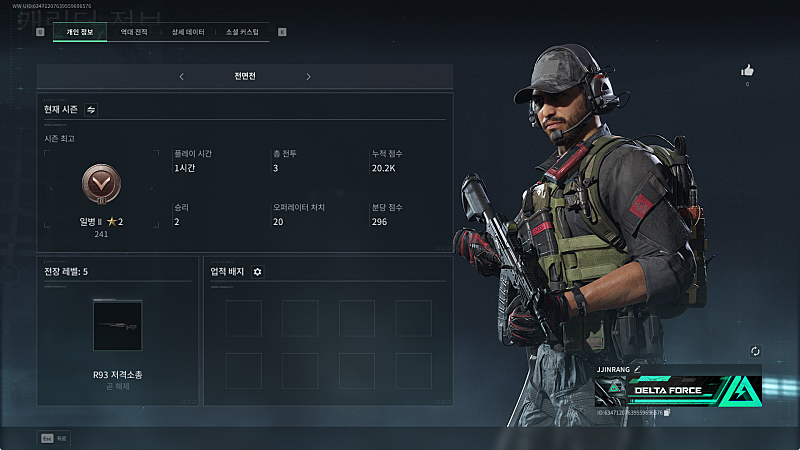Select the R93 sniper rifle thumbnail
Screen dimensions: 800x450
click(119, 326)
